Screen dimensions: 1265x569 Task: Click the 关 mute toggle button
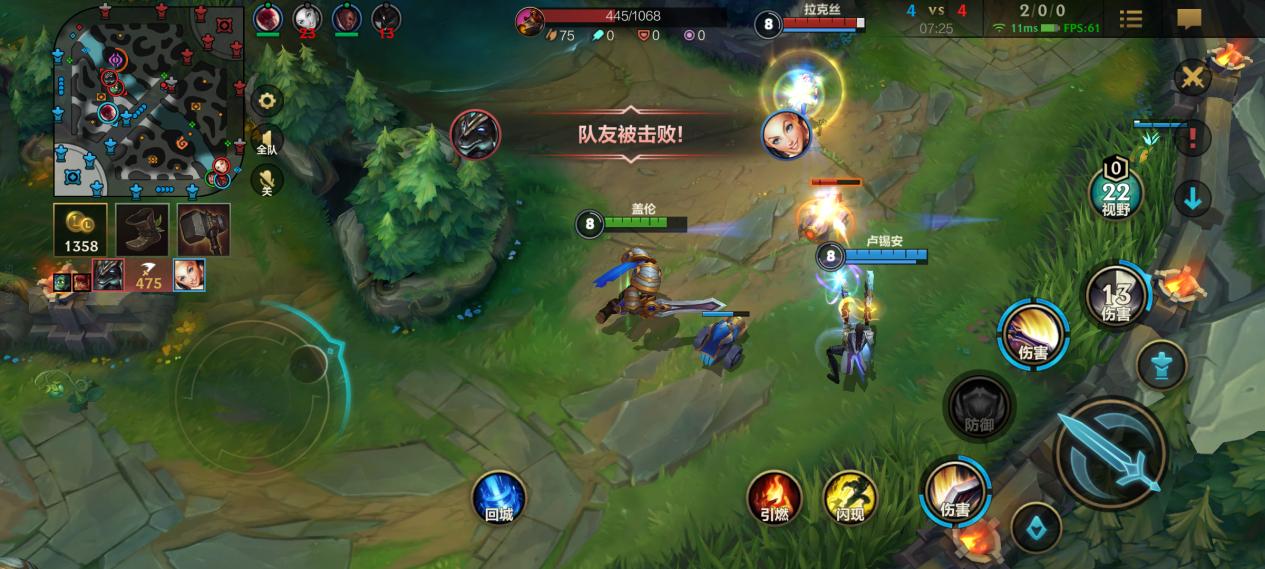267,180
